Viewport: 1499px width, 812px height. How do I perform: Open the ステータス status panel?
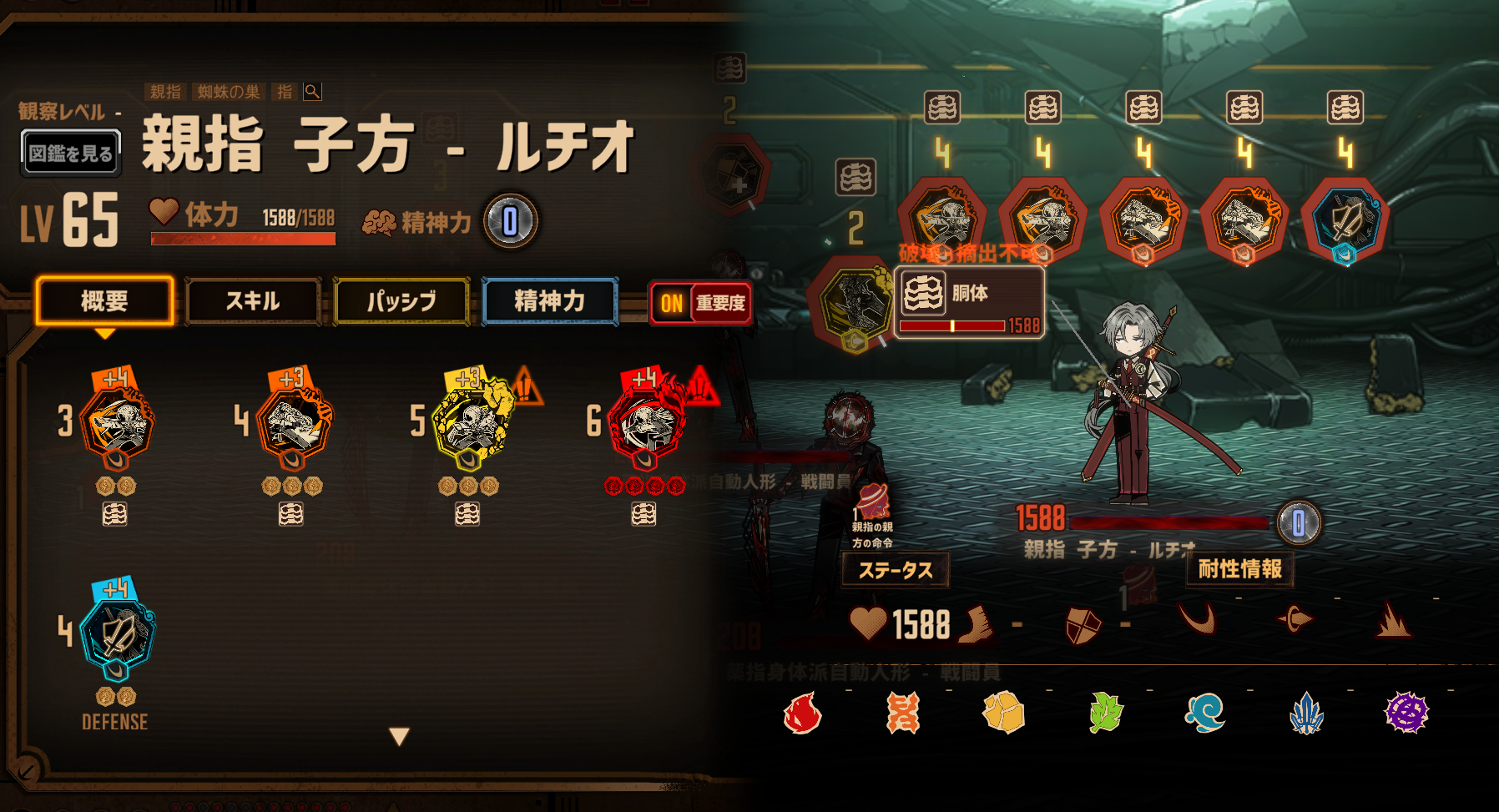point(896,571)
